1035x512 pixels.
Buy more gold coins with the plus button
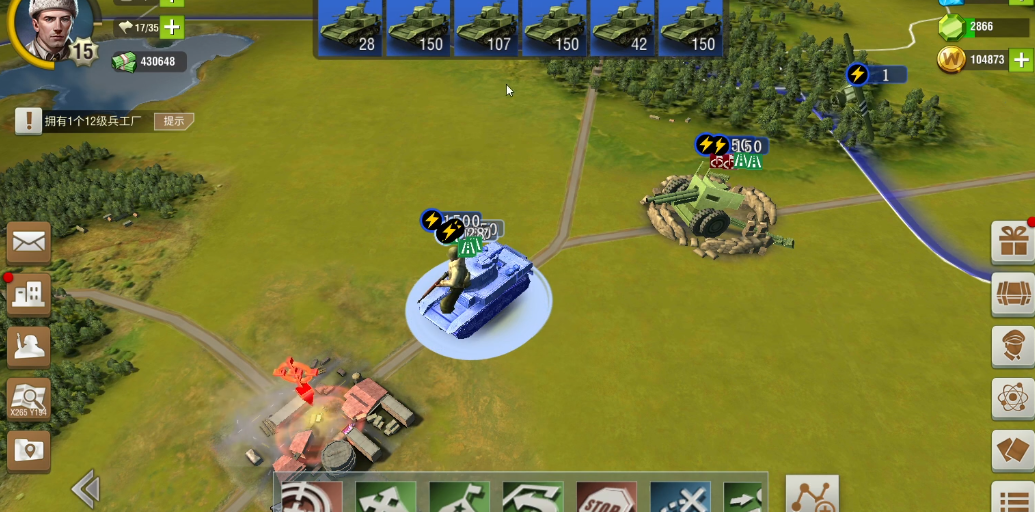[1020, 60]
